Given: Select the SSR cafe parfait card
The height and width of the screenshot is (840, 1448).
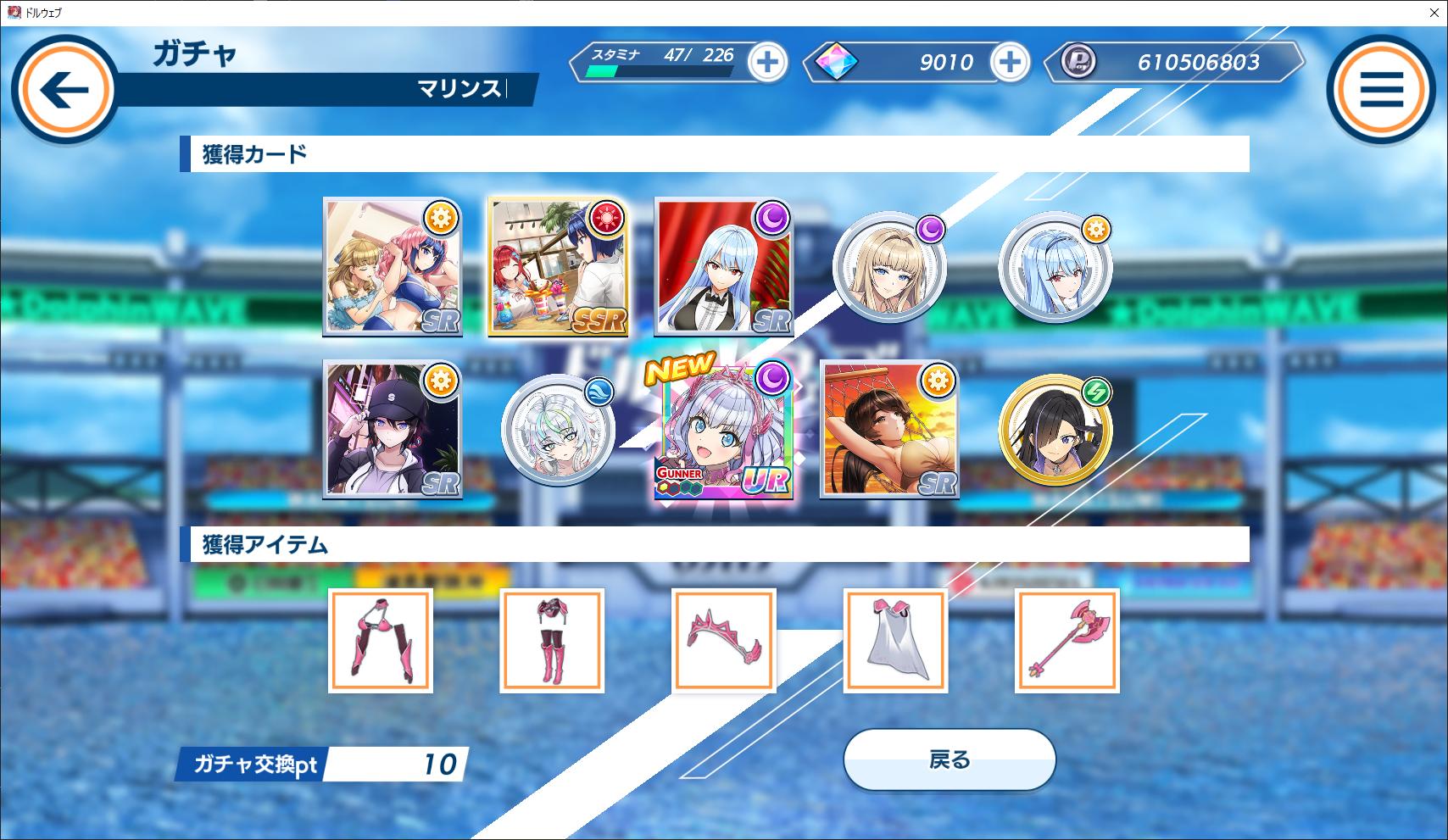Looking at the screenshot, I should point(558,268).
